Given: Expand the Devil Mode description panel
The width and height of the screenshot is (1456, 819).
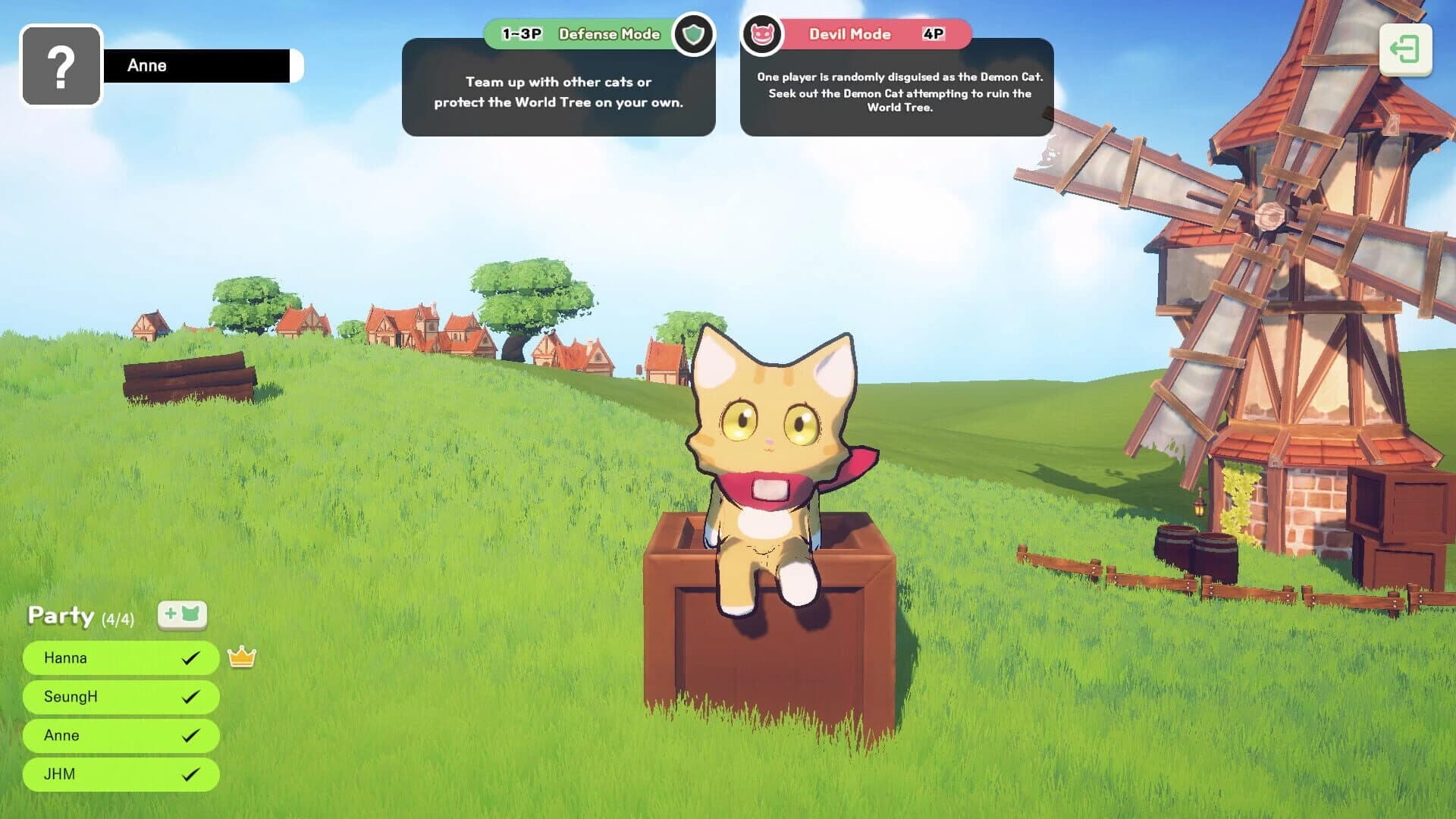Looking at the screenshot, I should point(897,93).
